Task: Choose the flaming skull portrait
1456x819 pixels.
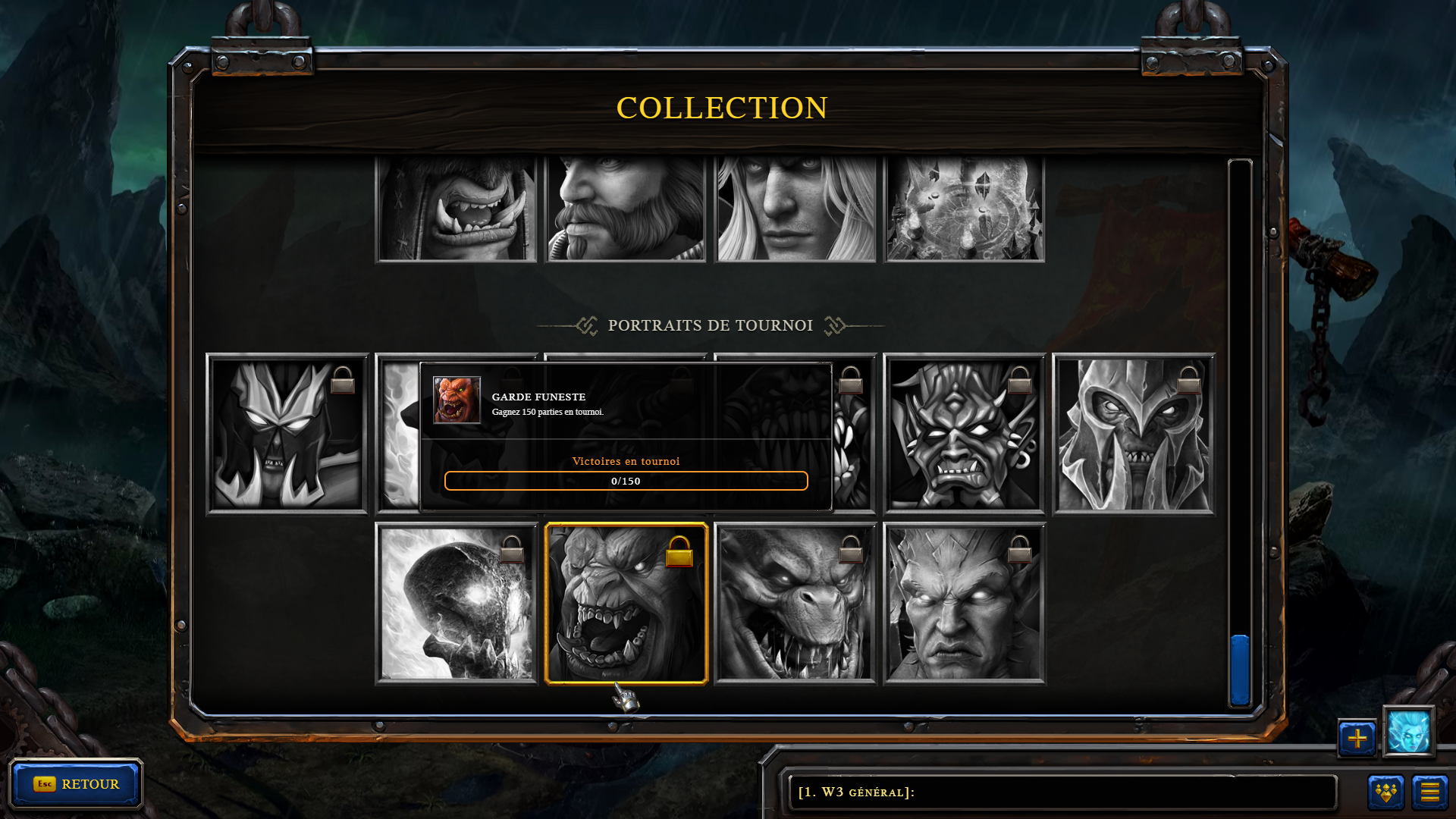Action: tap(457, 604)
